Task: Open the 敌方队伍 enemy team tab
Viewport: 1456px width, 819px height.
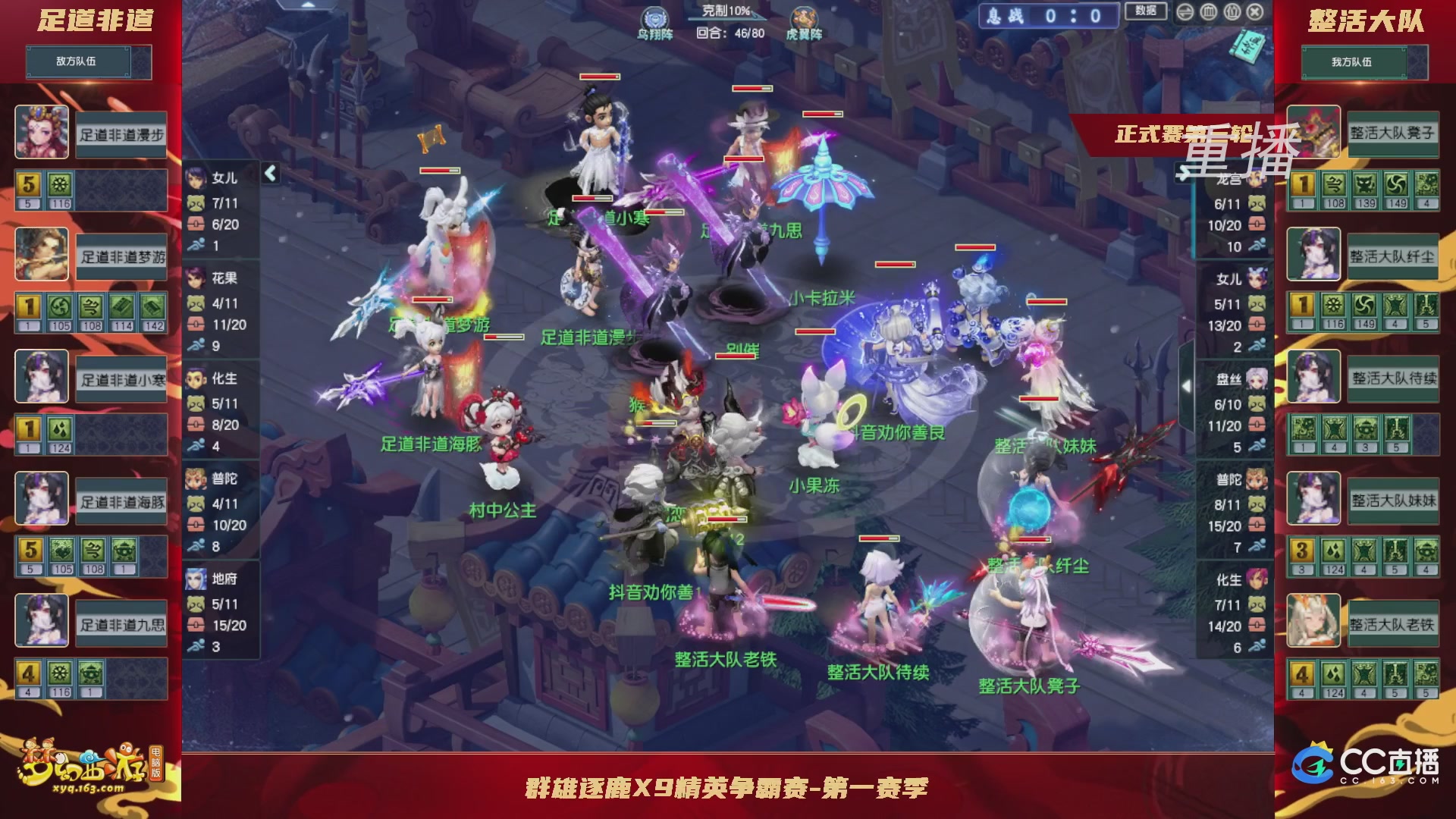Action: tap(76, 61)
